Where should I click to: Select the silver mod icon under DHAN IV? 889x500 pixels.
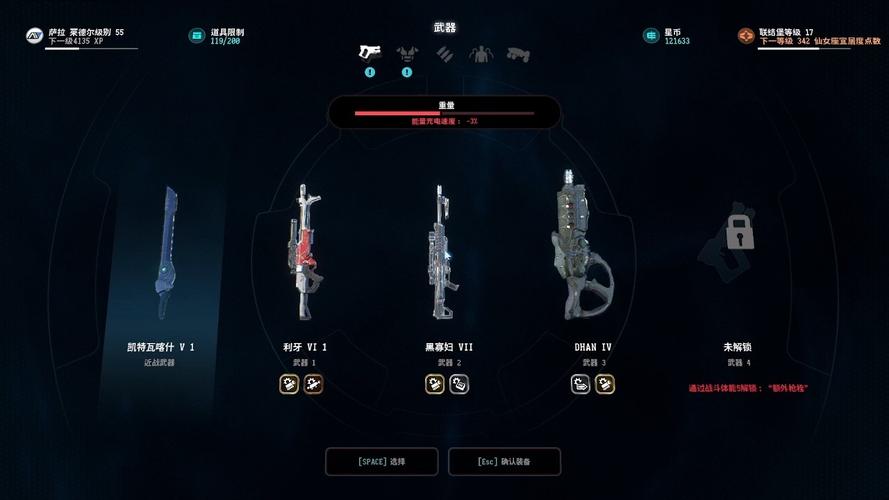click(581, 384)
